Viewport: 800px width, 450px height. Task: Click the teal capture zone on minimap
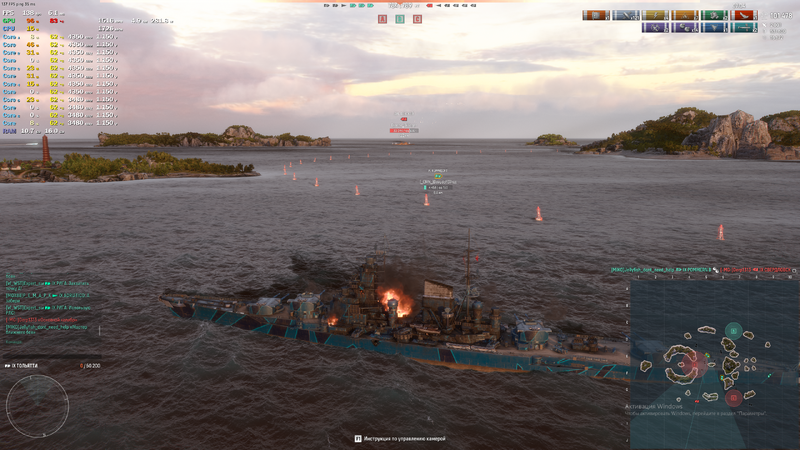[x=733, y=331]
